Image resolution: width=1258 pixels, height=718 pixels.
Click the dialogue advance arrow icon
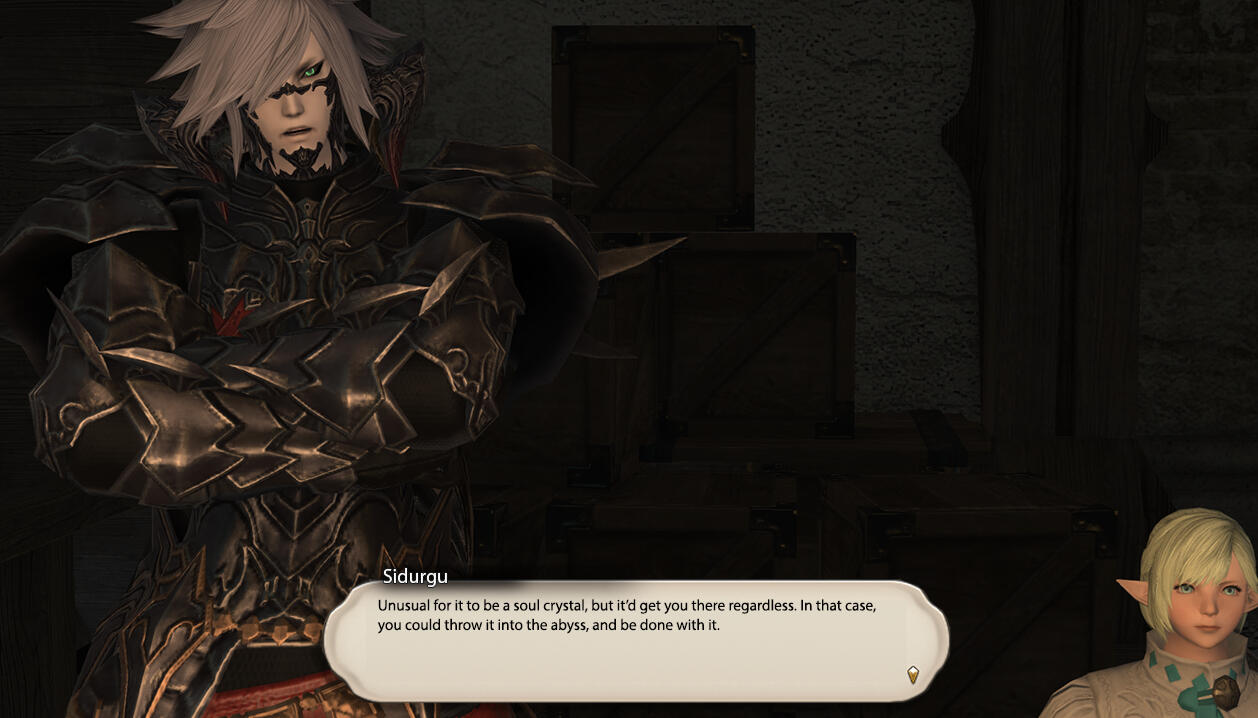912,675
